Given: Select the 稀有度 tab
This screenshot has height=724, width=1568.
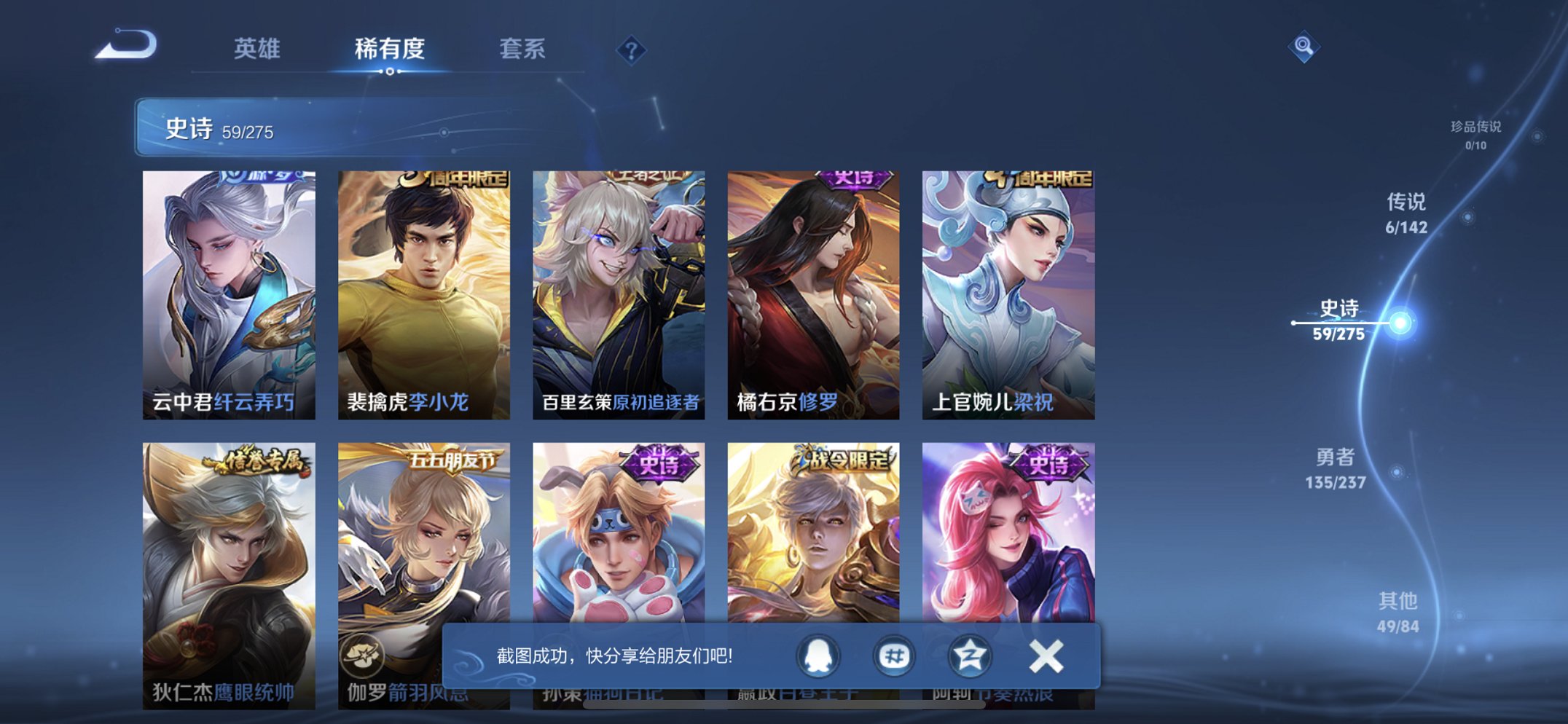Looking at the screenshot, I should coord(391,48).
